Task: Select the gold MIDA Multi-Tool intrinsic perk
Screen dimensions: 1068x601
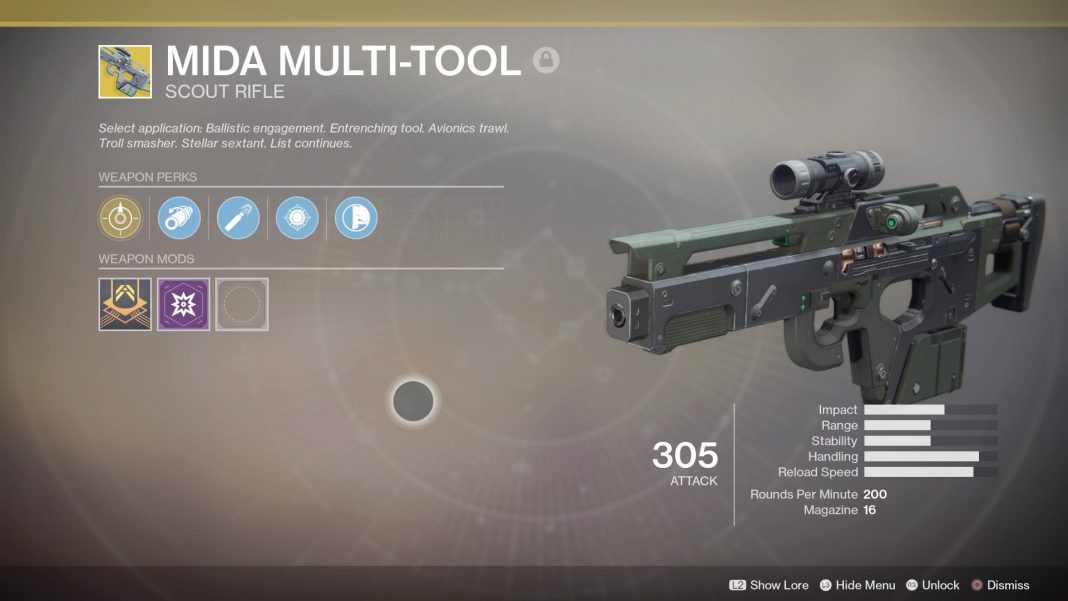Action: pyautogui.click(x=120, y=217)
